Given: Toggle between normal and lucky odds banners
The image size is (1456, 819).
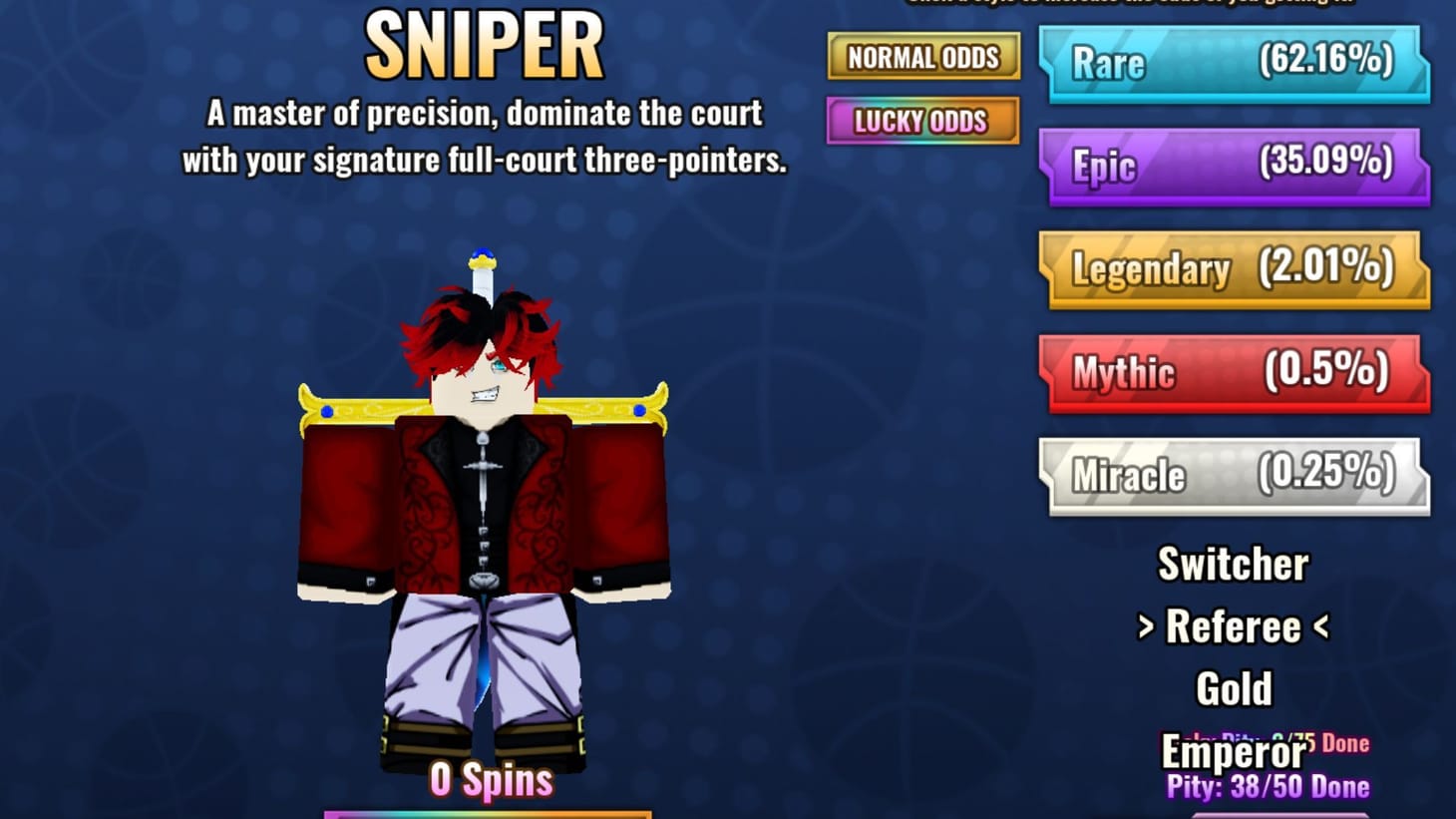Looking at the screenshot, I should click(922, 90).
